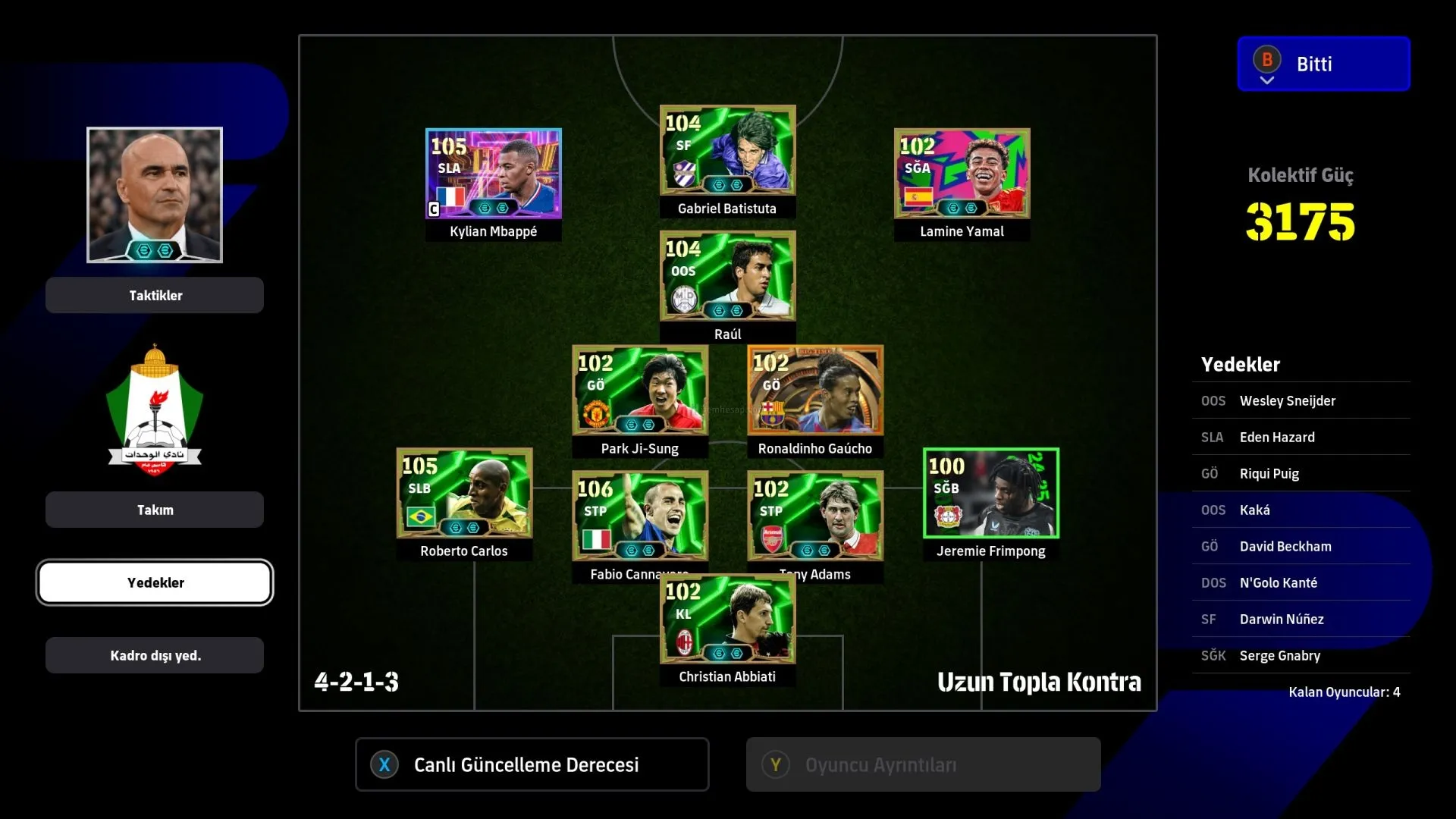Open the Taktikler menu
This screenshot has height=819, width=1456.
pos(155,295)
